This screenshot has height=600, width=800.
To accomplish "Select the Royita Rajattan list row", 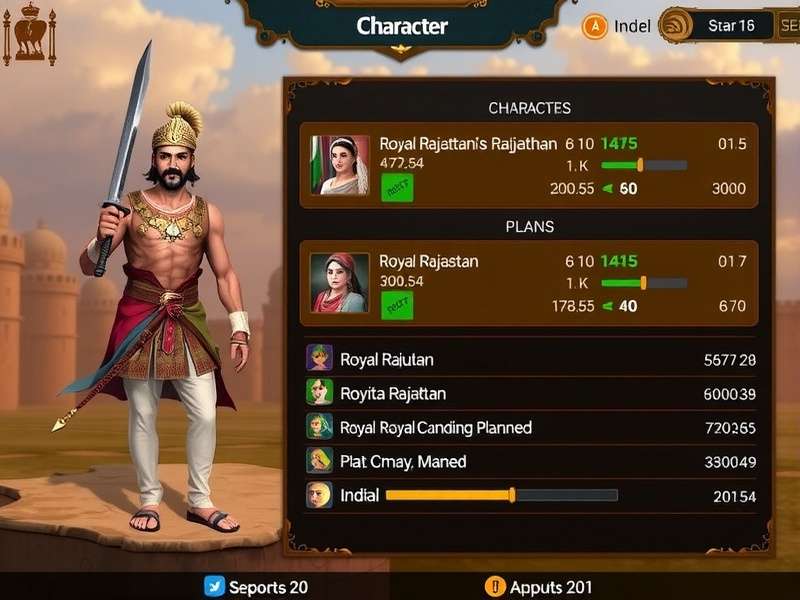I will point(530,394).
